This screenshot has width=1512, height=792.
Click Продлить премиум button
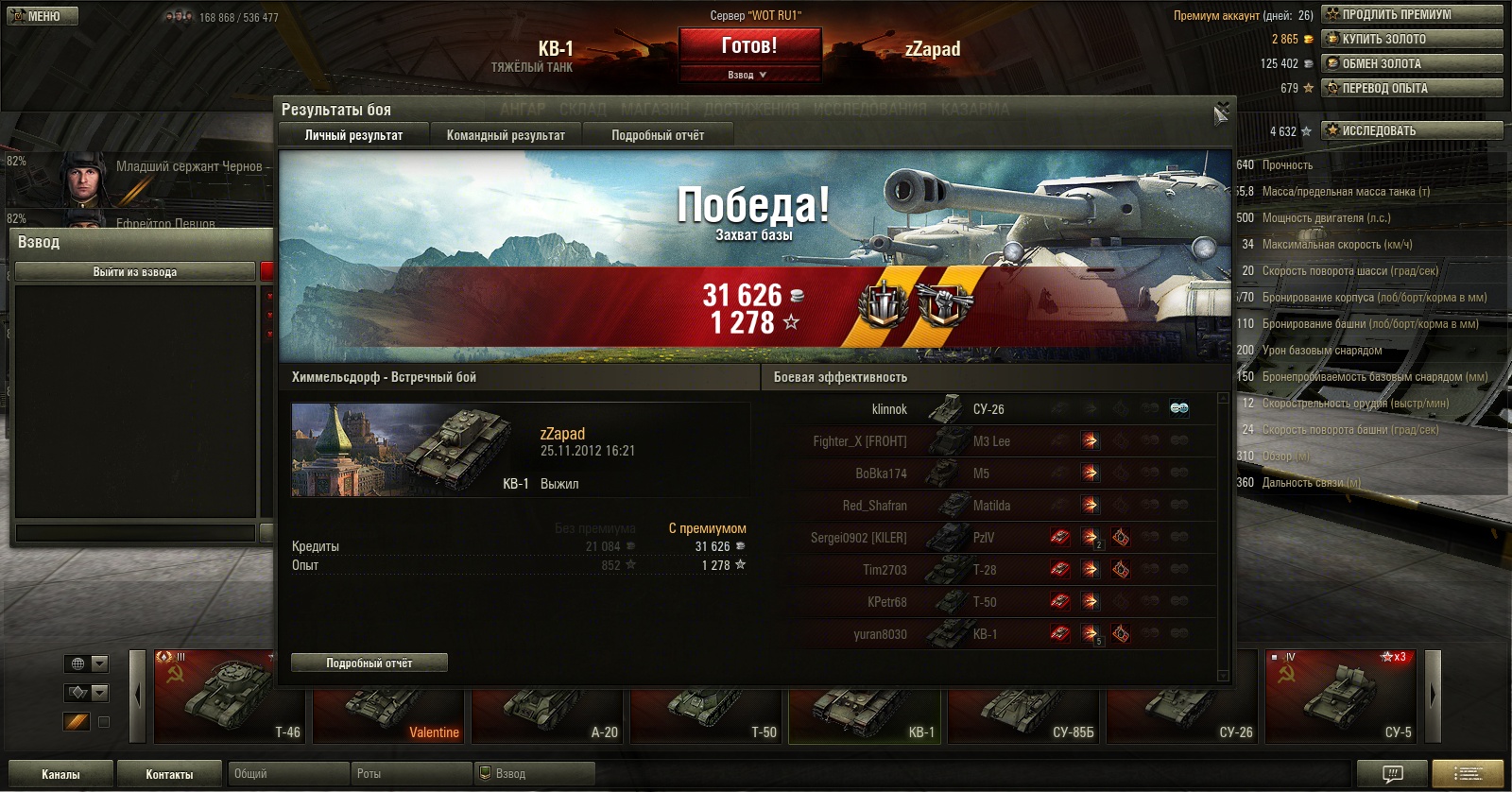tap(1412, 14)
